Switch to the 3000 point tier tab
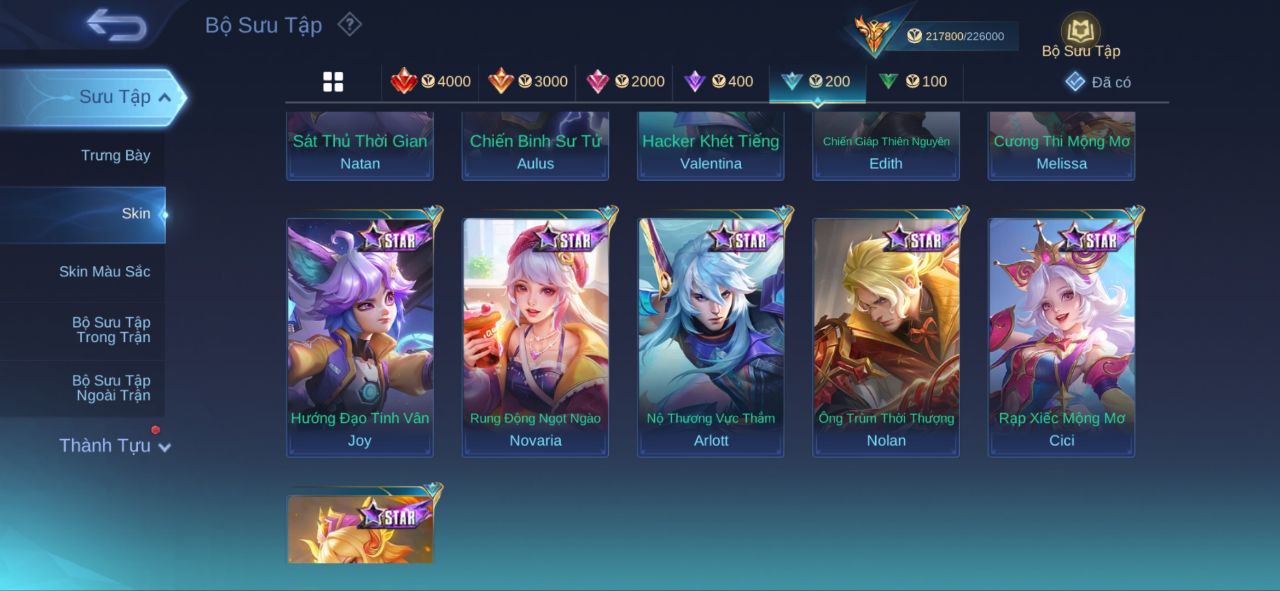This screenshot has height=591, width=1280. click(x=528, y=82)
